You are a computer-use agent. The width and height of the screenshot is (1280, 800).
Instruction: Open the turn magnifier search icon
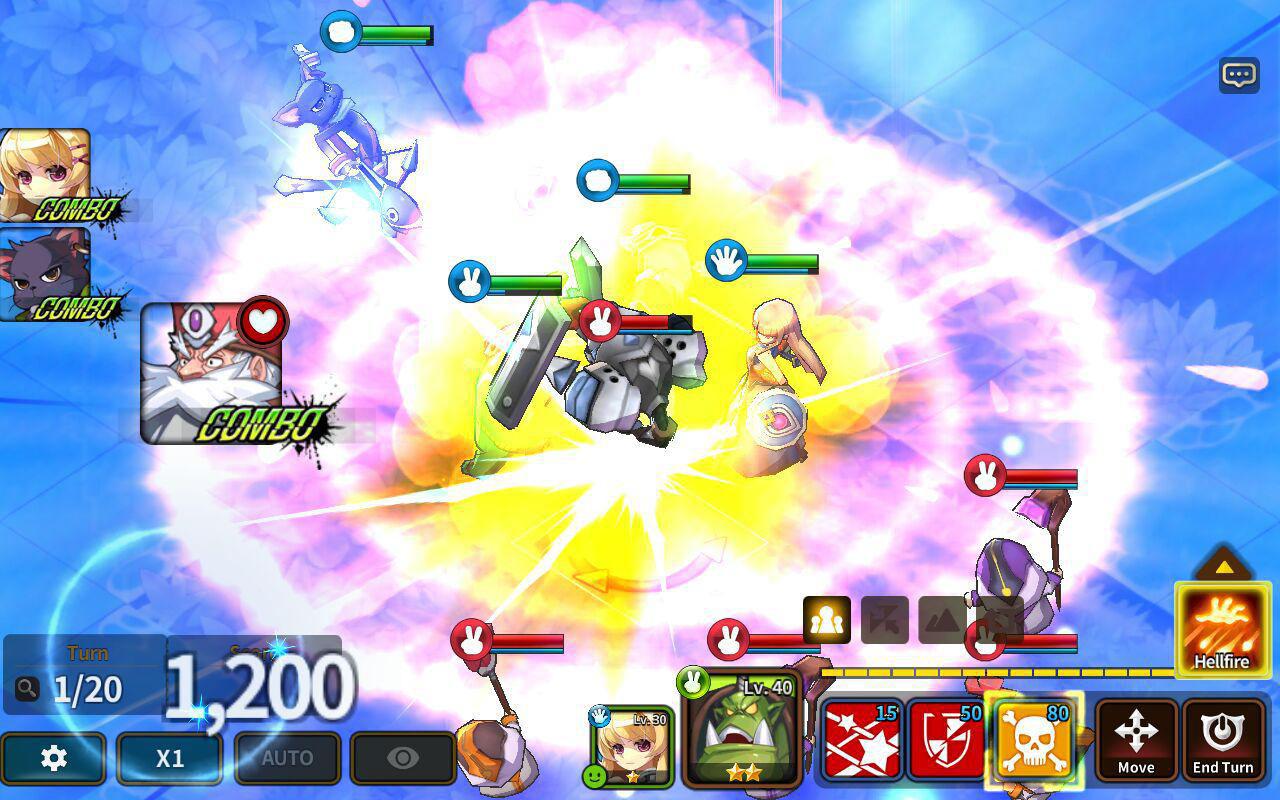(x=27, y=688)
